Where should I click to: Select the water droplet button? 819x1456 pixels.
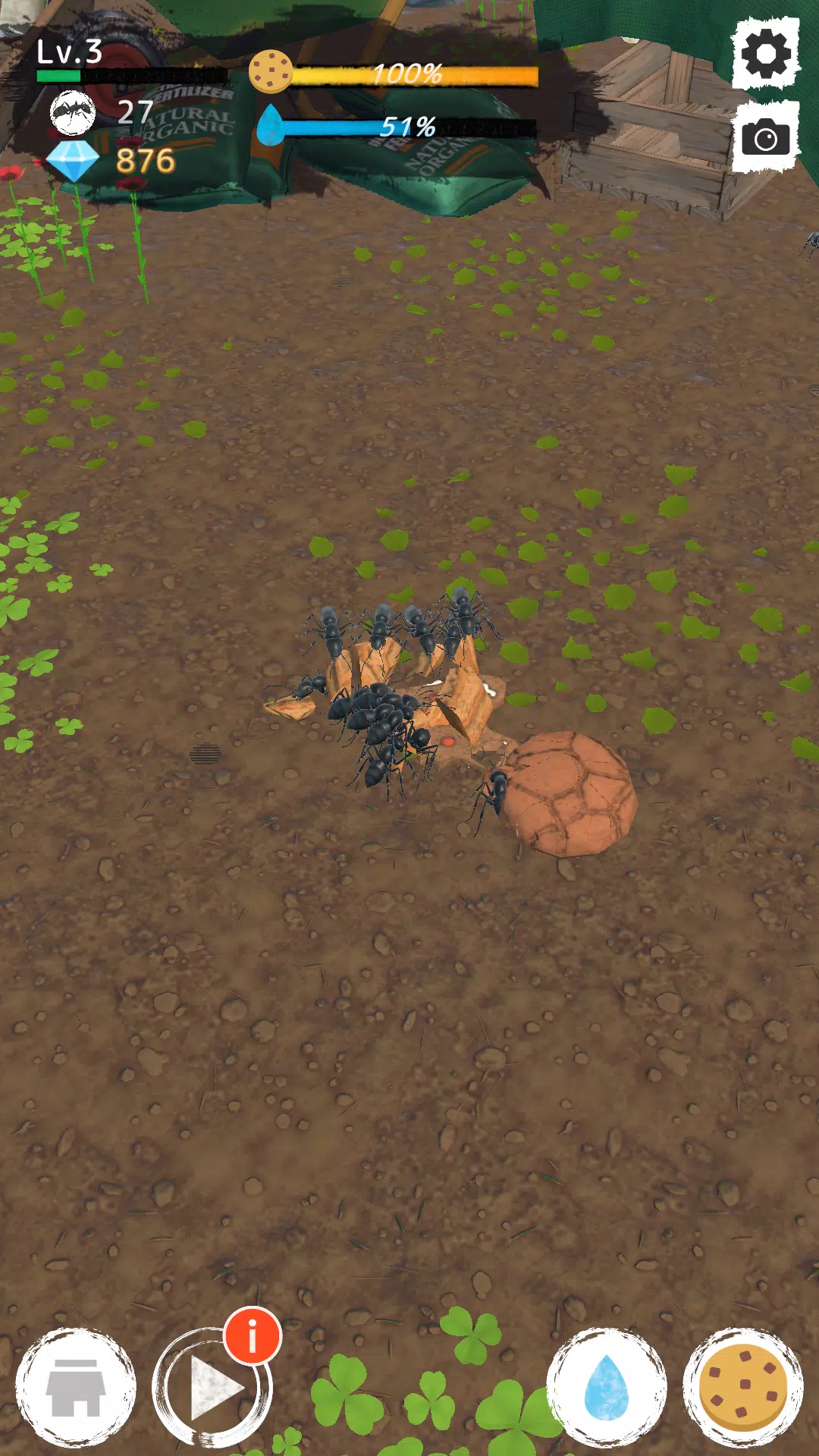(x=607, y=1388)
